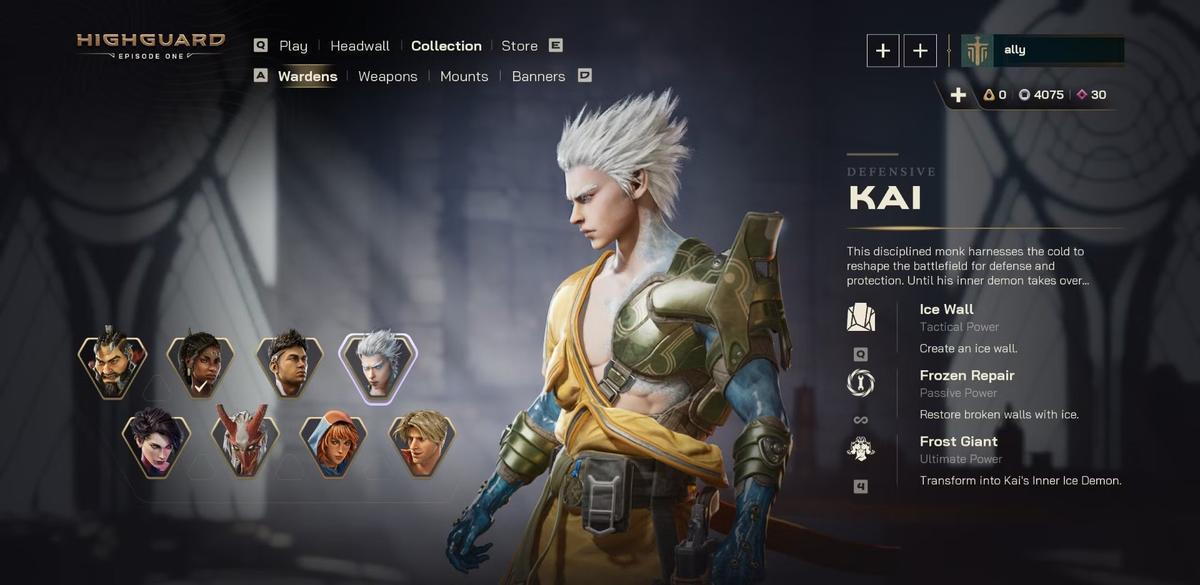Viewport: 1200px width, 585px height.
Task: Select the bearded mohawk warden portrait
Action: (x=113, y=365)
